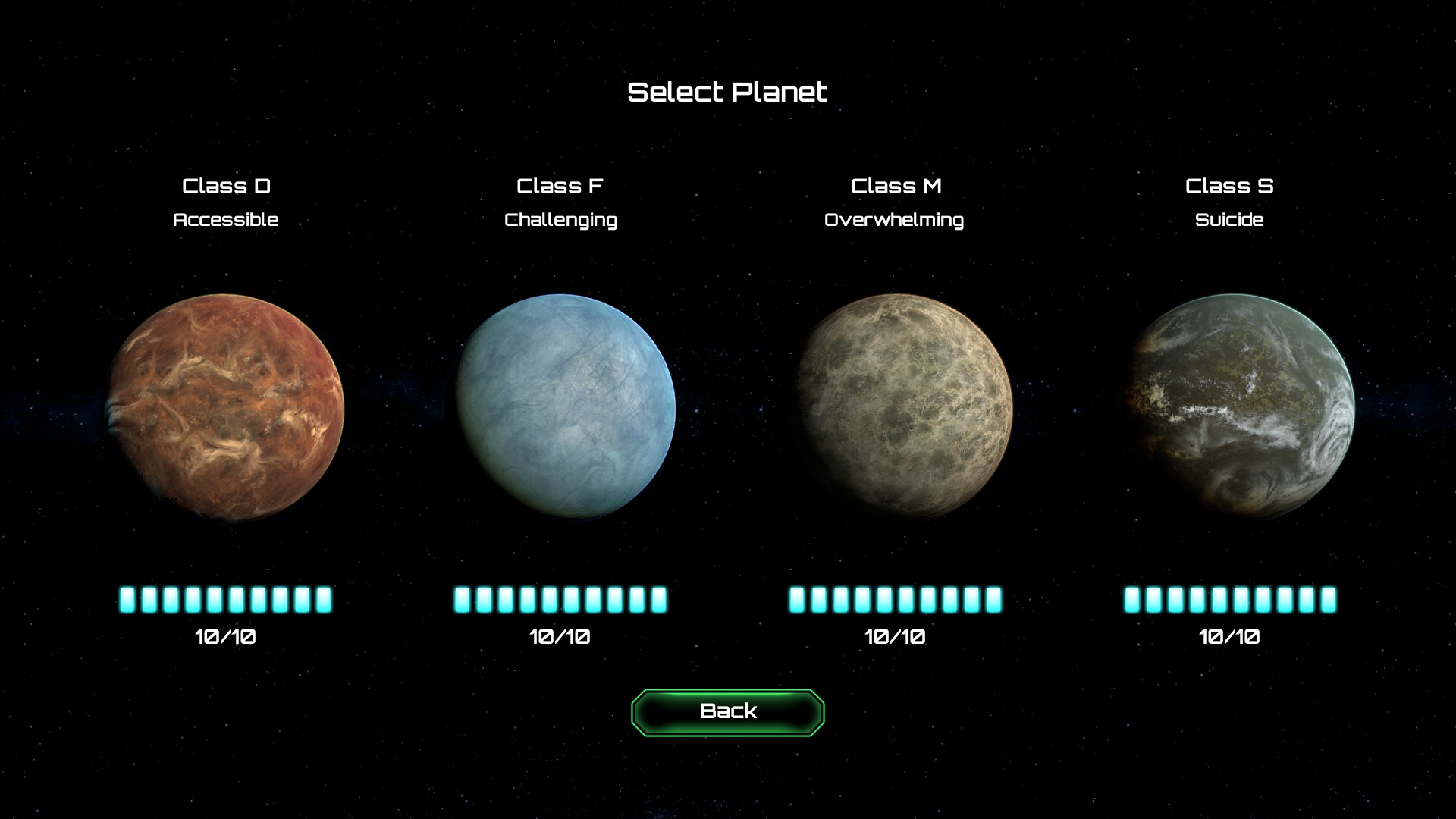Image resolution: width=1456 pixels, height=819 pixels.
Task: Click the progress bar under Class F
Action: pos(560,599)
